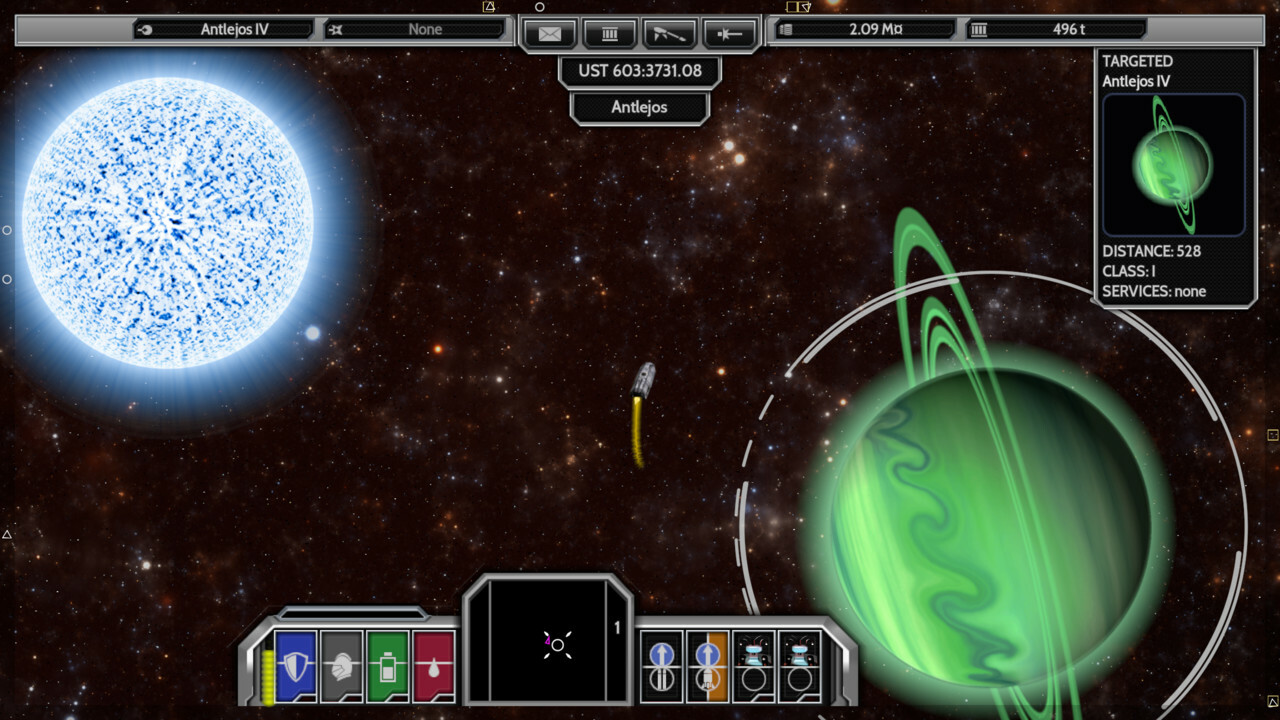Click the radar scanner display
Screen dimensions: 1280x720
coord(548,643)
